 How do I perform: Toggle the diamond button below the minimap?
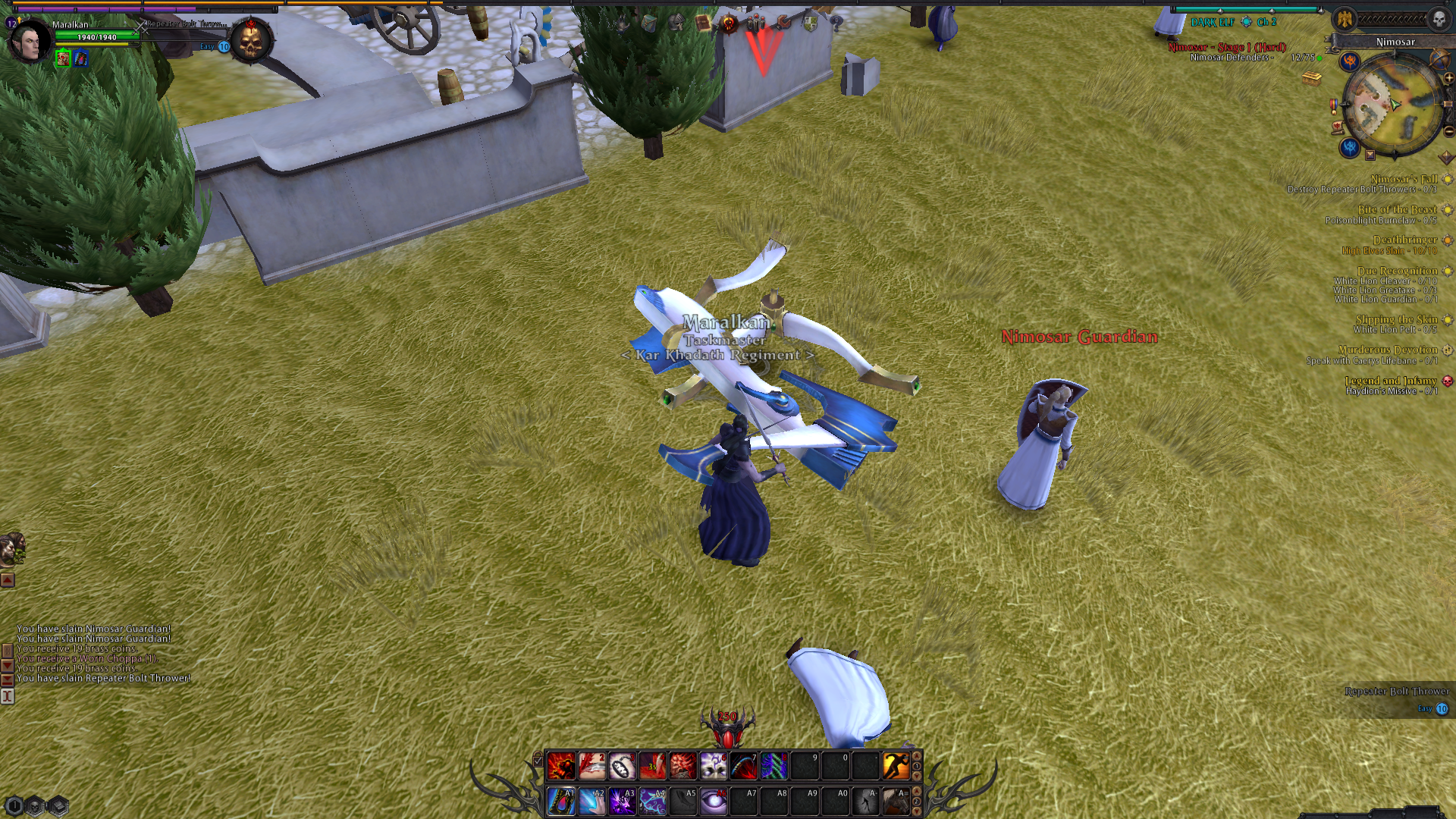coord(1445,156)
